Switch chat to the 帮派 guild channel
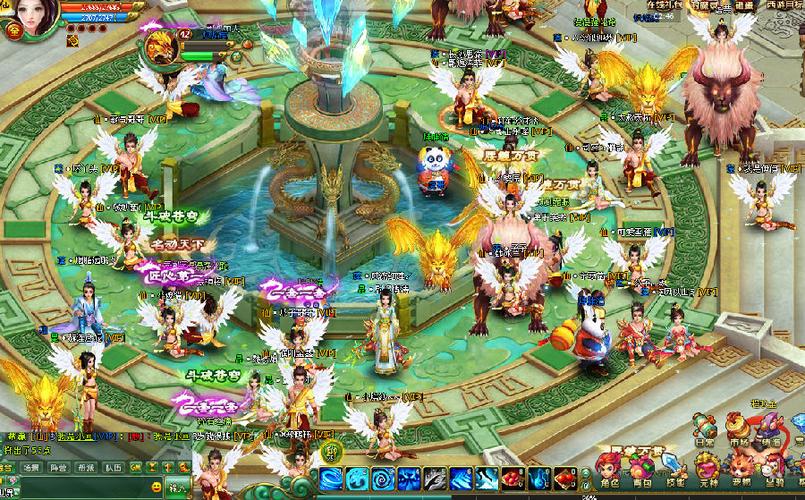Screen dimensions: 805x500 (86, 467)
